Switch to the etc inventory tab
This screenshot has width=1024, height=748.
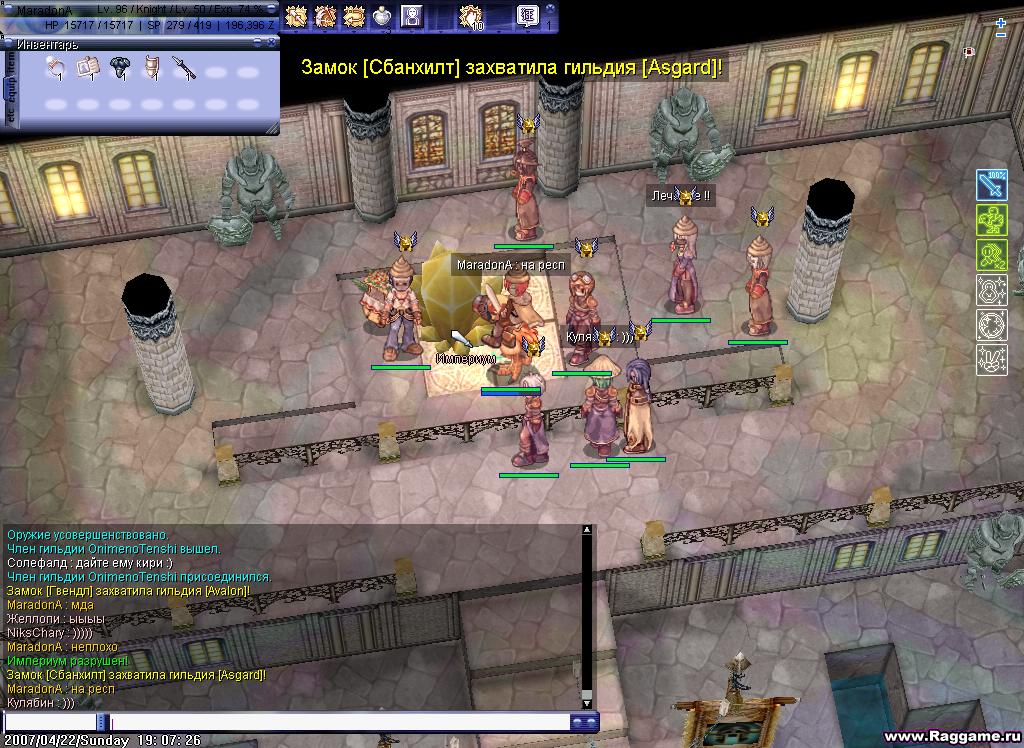tap(11, 116)
